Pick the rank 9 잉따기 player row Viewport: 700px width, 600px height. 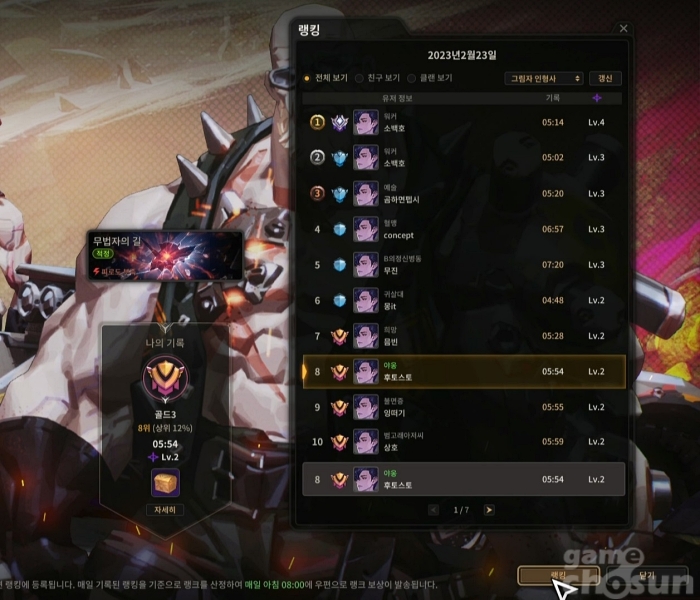(x=463, y=407)
